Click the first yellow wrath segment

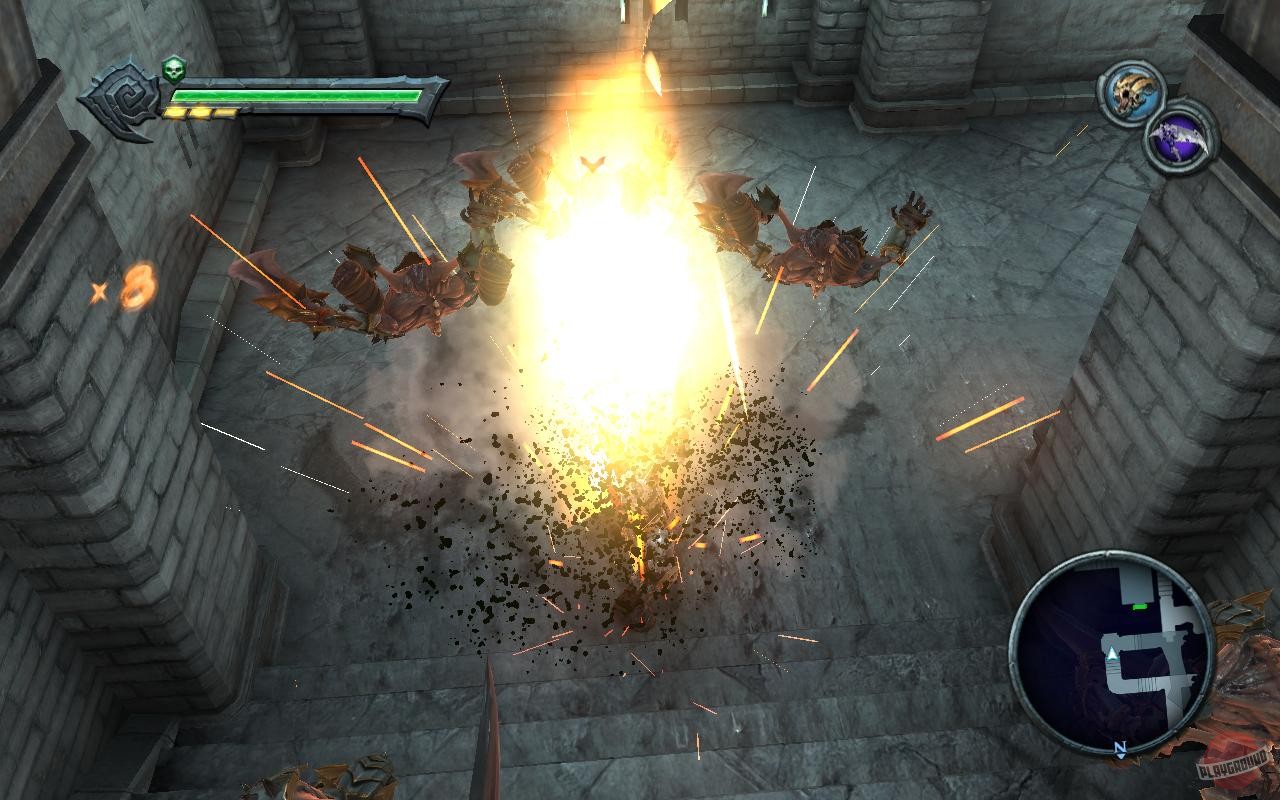[177, 112]
